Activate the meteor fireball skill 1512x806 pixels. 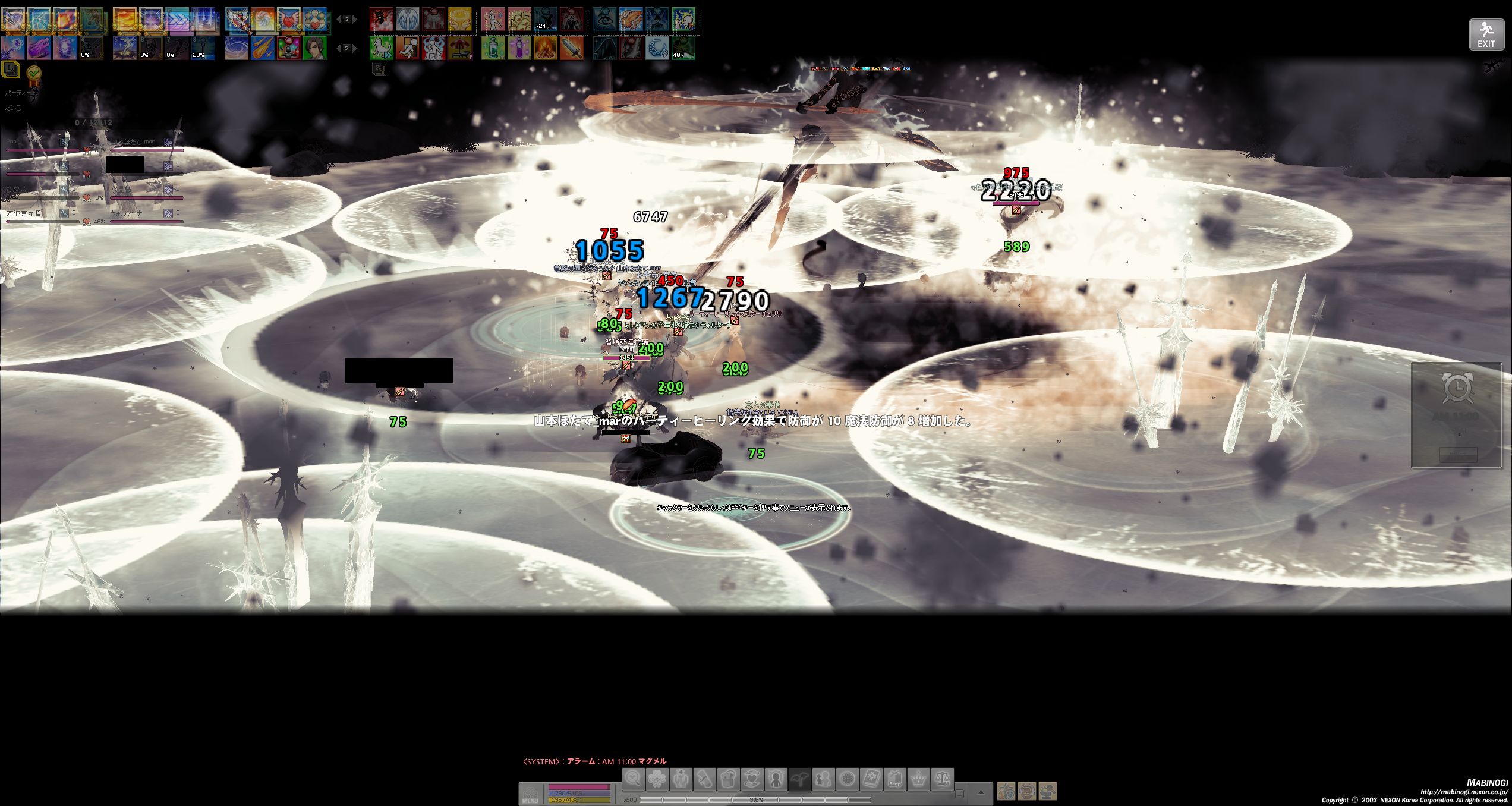point(262,48)
